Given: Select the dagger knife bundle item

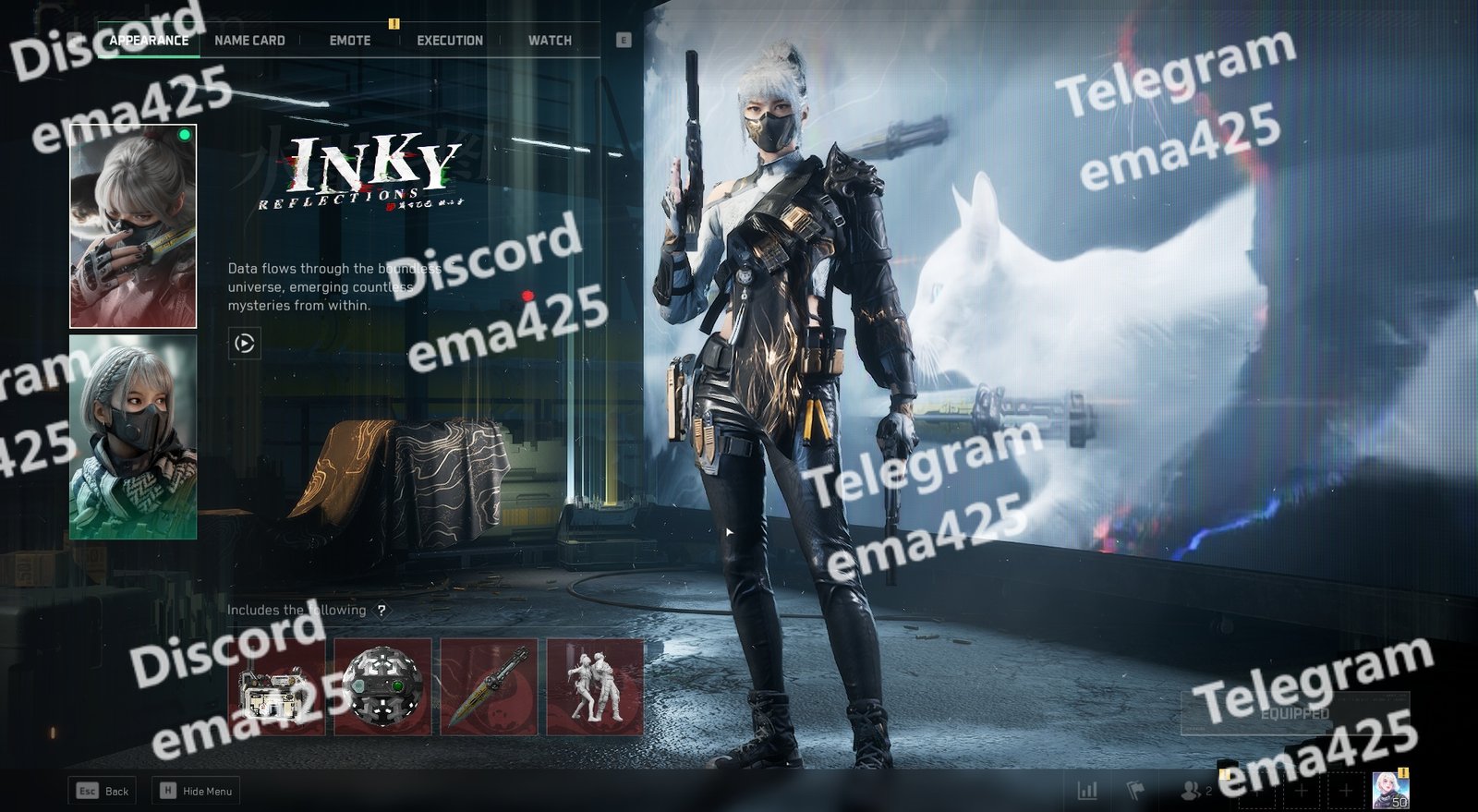Looking at the screenshot, I should tap(489, 686).
